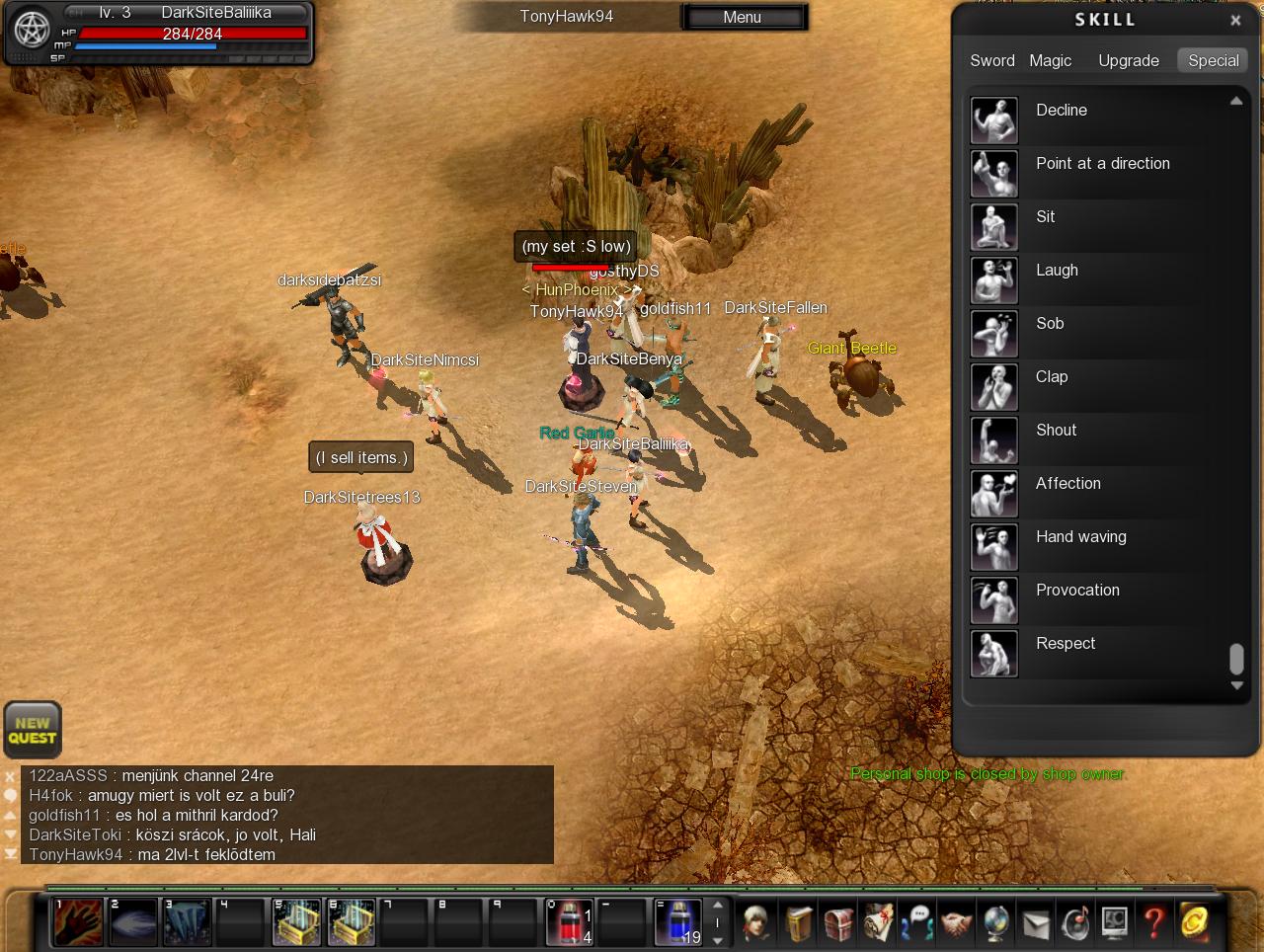Activate the red hand skill in slot 1
The height and width of the screenshot is (952, 1264).
click(x=78, y=922)
